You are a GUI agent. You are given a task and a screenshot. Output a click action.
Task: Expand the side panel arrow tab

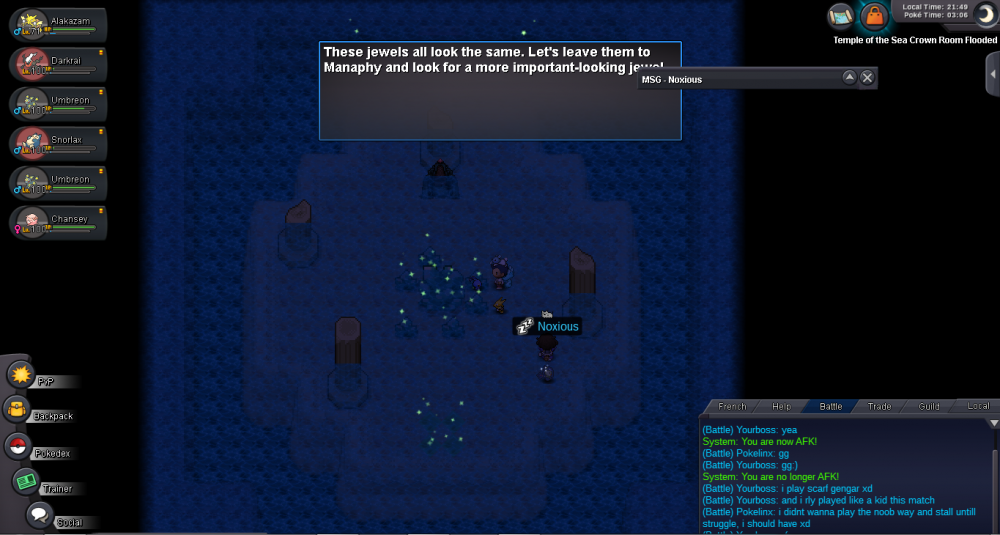[992, 74]
